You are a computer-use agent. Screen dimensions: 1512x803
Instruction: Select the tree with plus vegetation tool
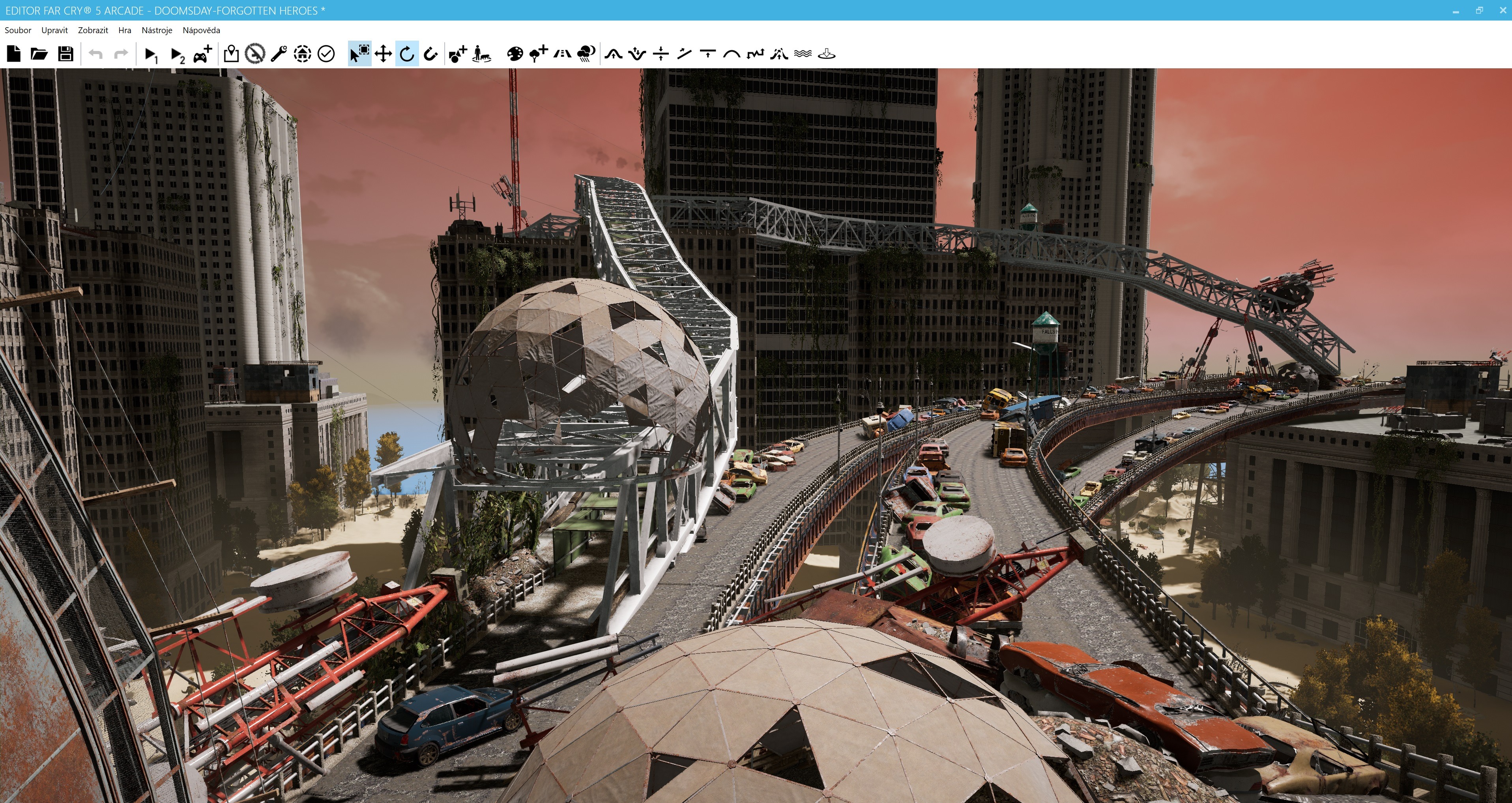(538, 54)
